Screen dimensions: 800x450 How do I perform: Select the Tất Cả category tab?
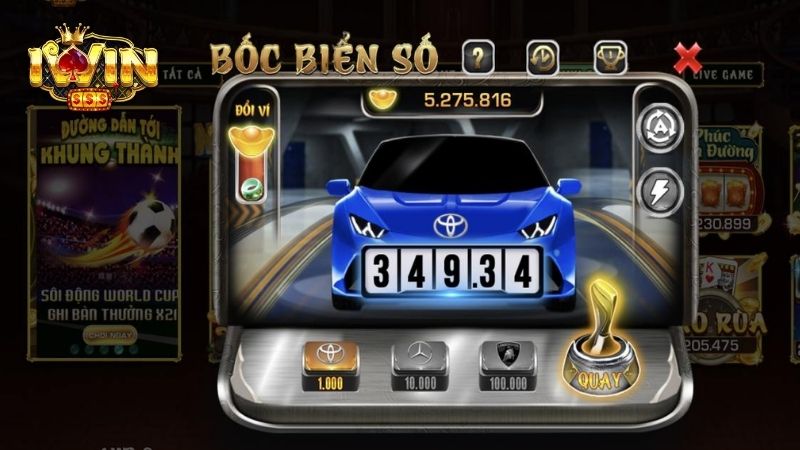pos(182,75)
